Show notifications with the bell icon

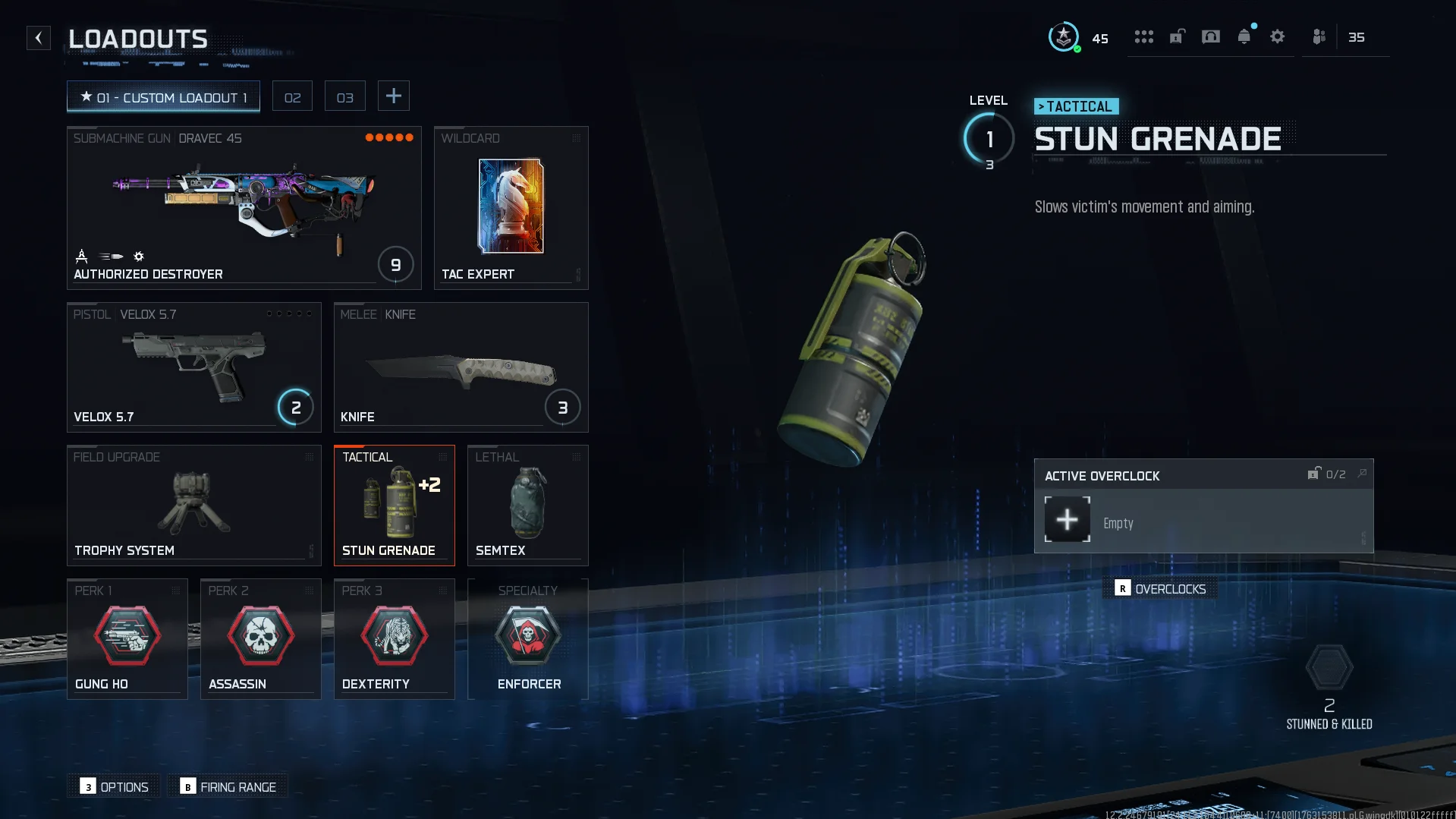pos(1244,36)
